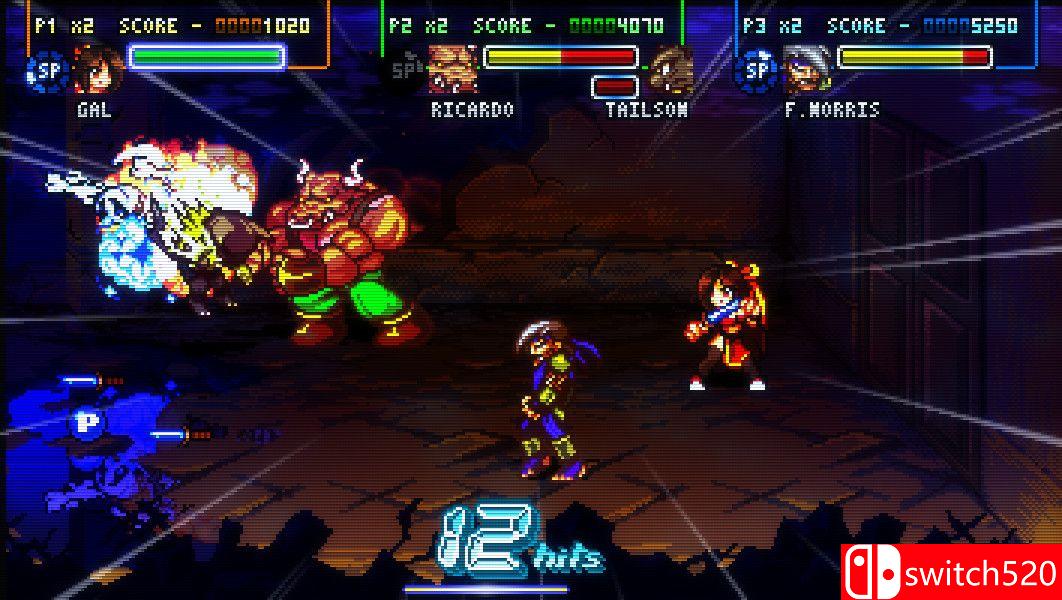Click the dimmed P2 SP badge
The width and height of the screenshot is (1062, 600).
click(x=404, y=70)
